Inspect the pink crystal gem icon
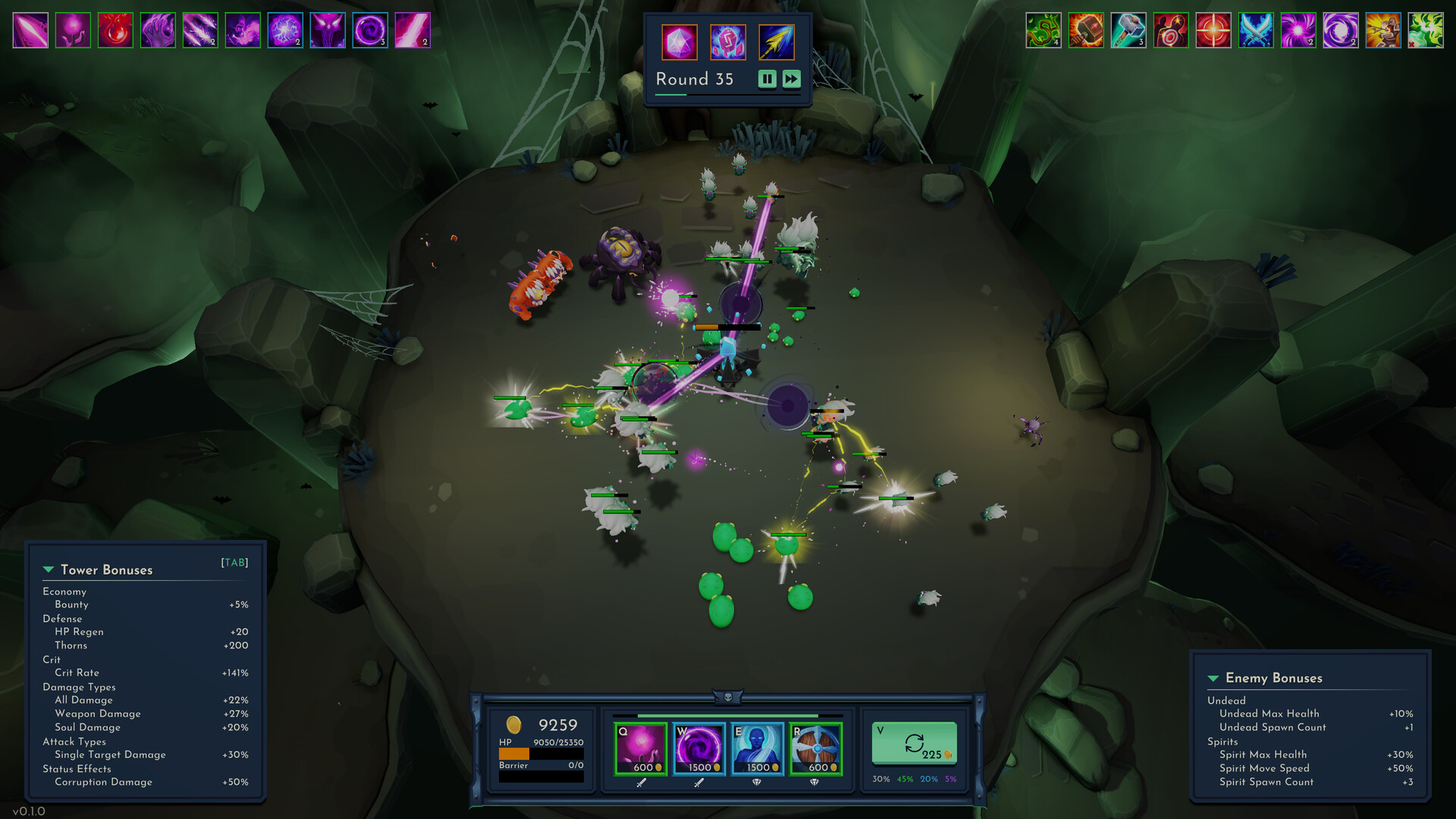Screen dimensions: 1456x819 [x=679, y=42]
